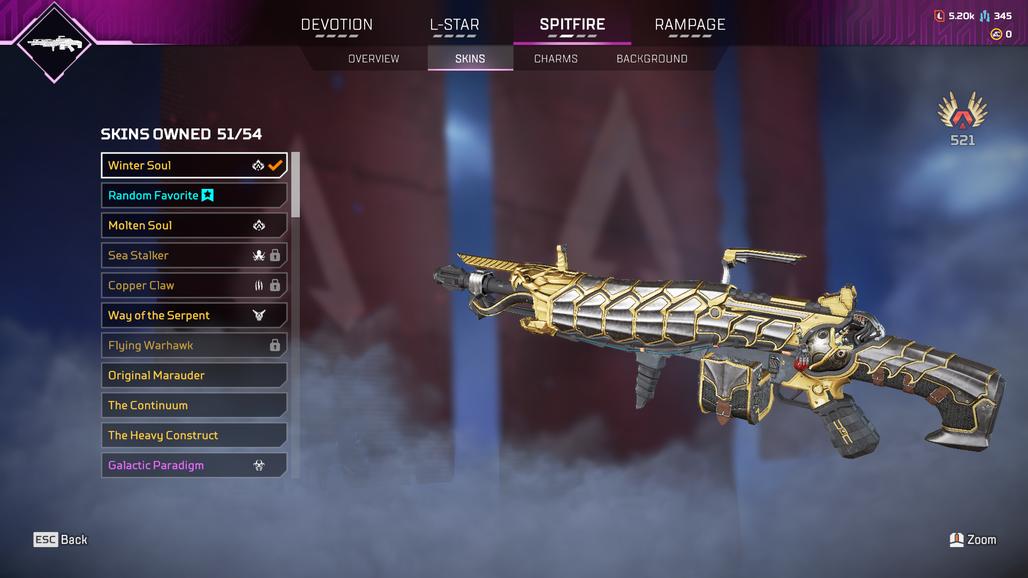
Task: Go back to the previous screen
Action: click(61, 540)
